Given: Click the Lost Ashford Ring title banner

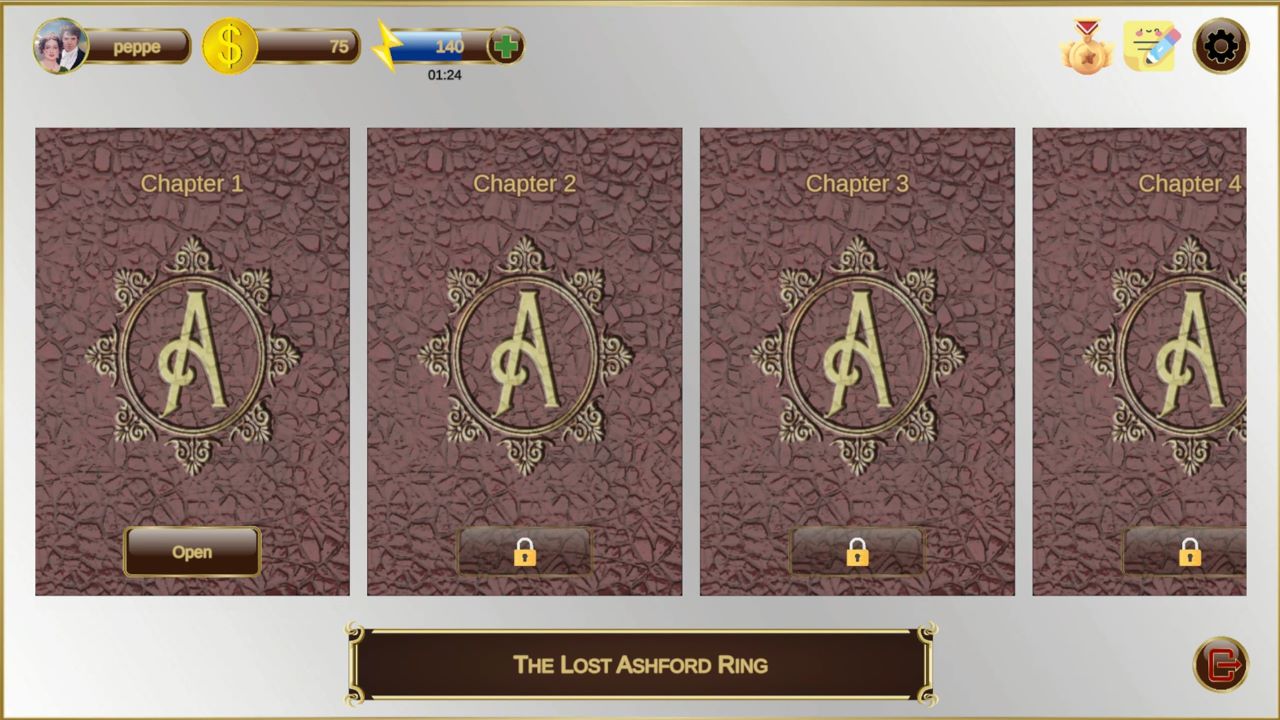Looking at the screenshot, I should (x=640, y=665).
